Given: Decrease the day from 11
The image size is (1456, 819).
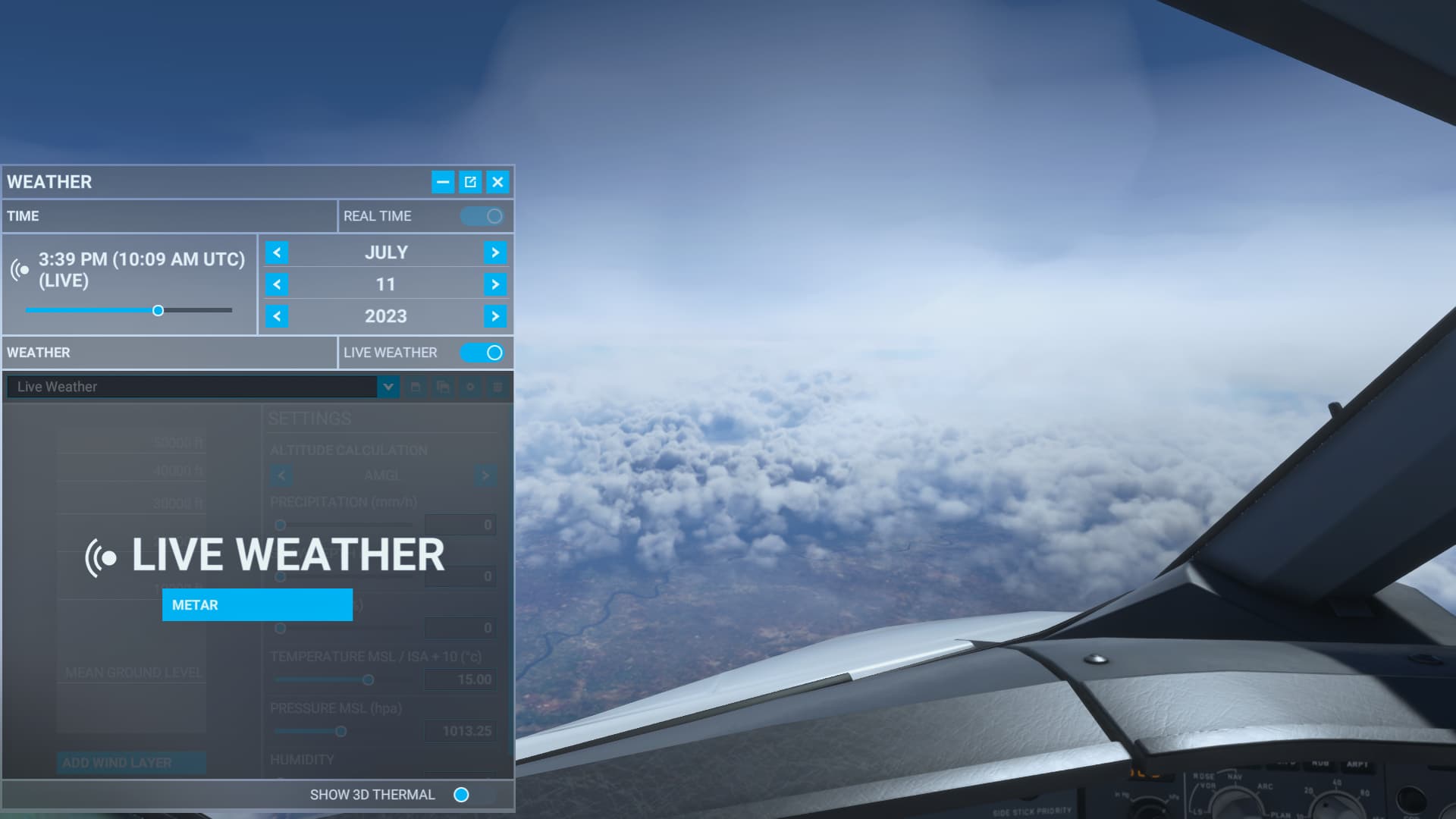Looking at the screenshot, I should [277, 284].
